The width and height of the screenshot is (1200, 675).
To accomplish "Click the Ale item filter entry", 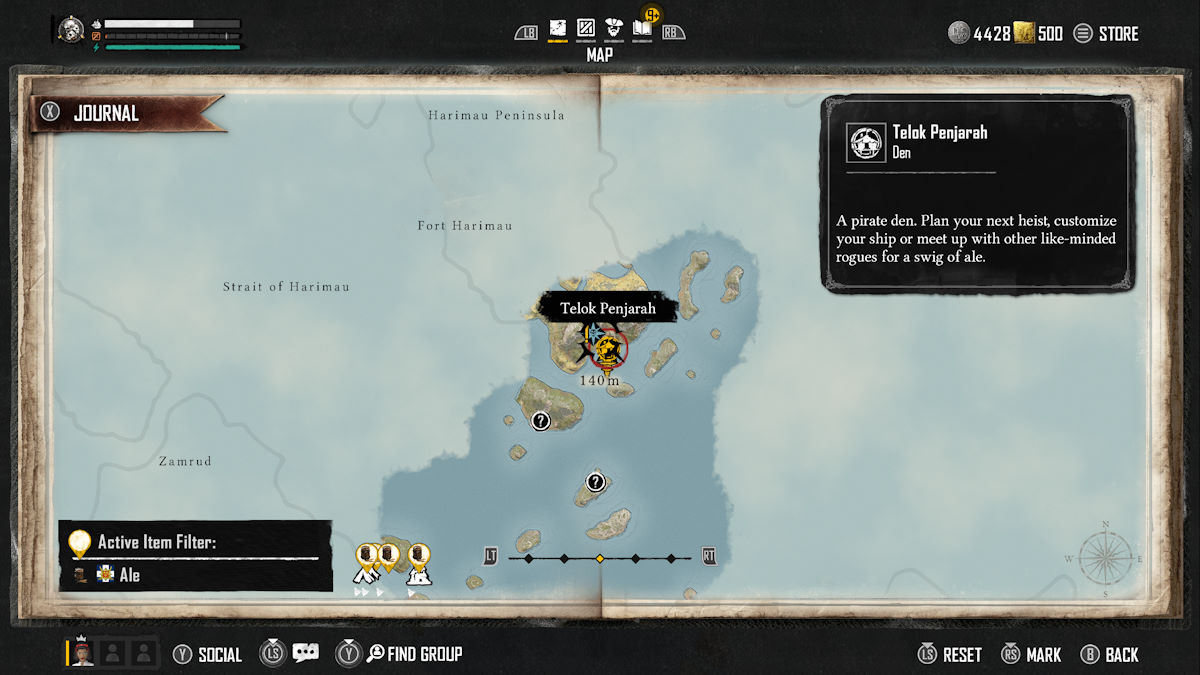I will 130,575.
